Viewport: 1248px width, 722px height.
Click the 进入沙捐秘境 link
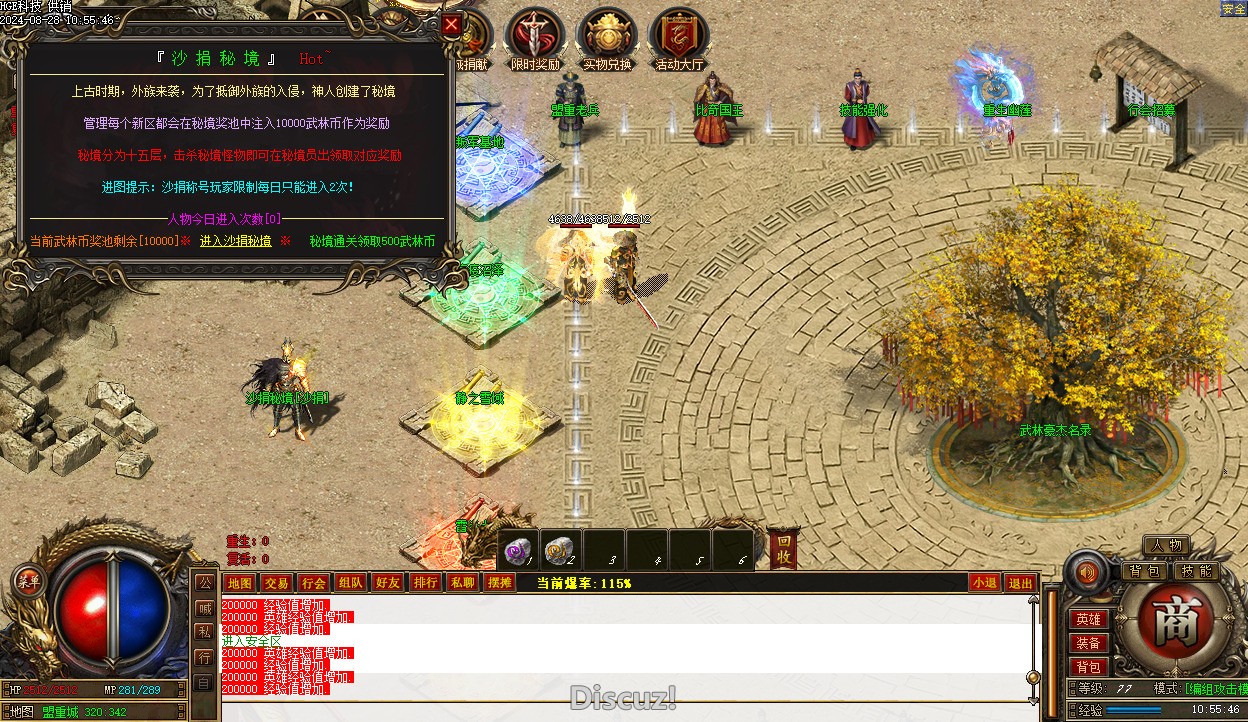point(235,241)
